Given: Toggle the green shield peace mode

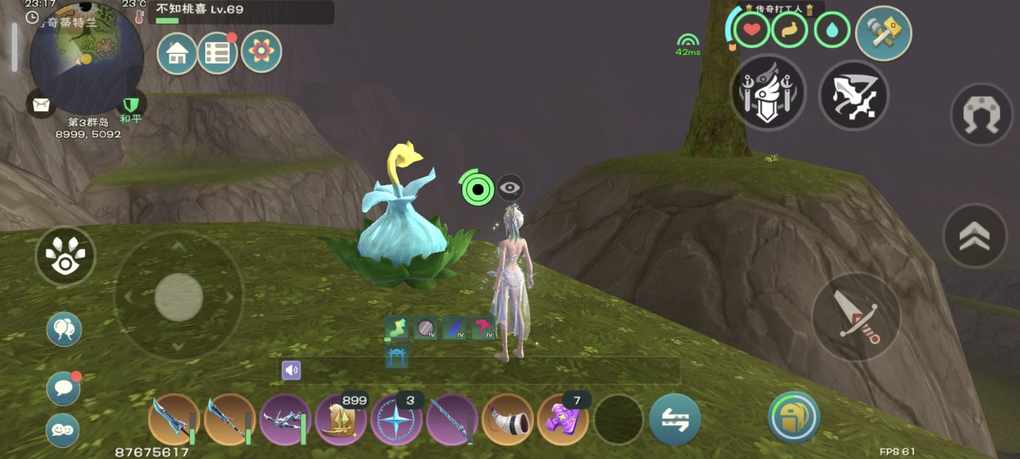Looking at the screenshot, I should click(x=130, y=104).
